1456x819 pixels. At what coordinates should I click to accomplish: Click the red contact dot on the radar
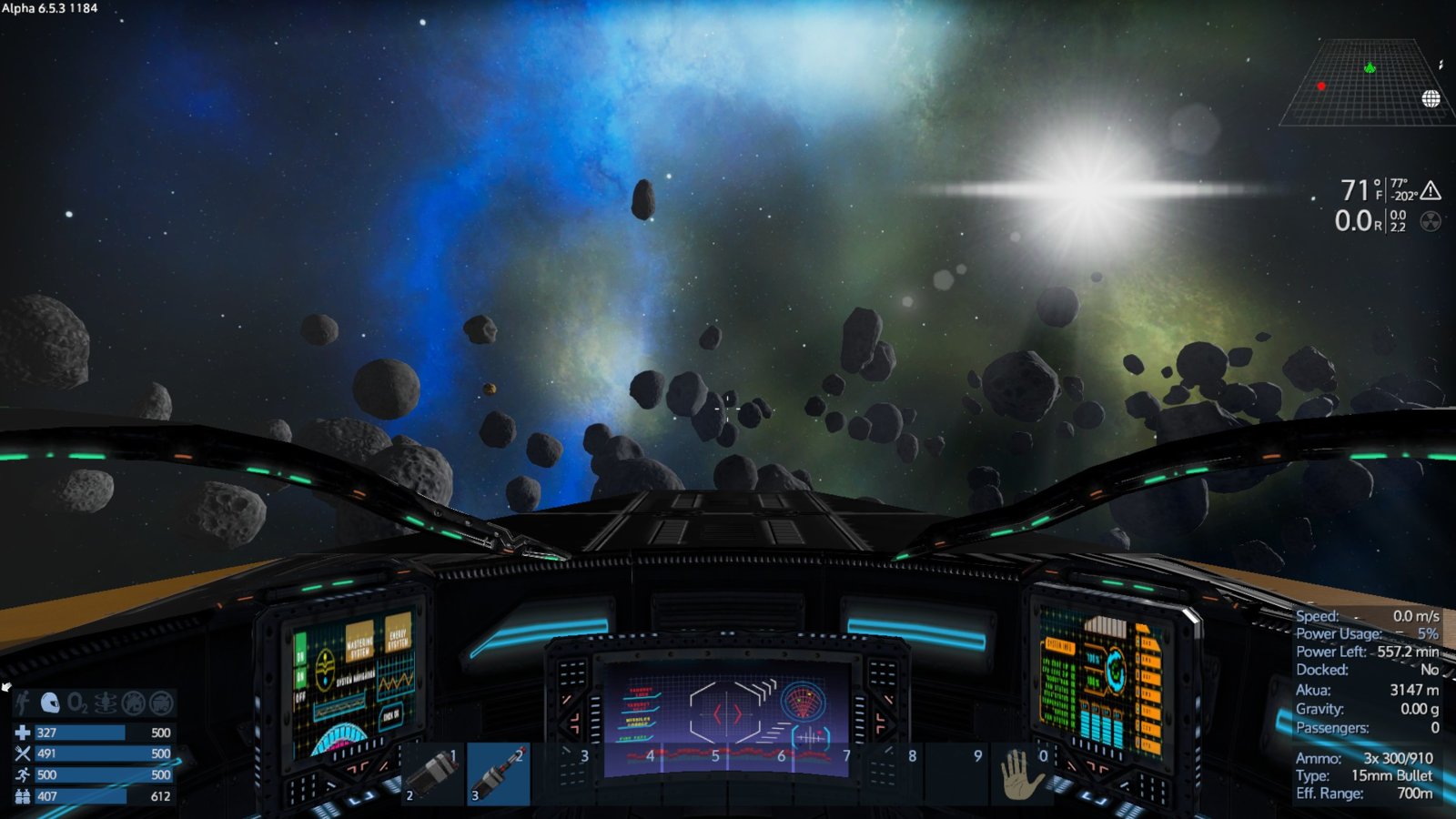pos(1321,86)
